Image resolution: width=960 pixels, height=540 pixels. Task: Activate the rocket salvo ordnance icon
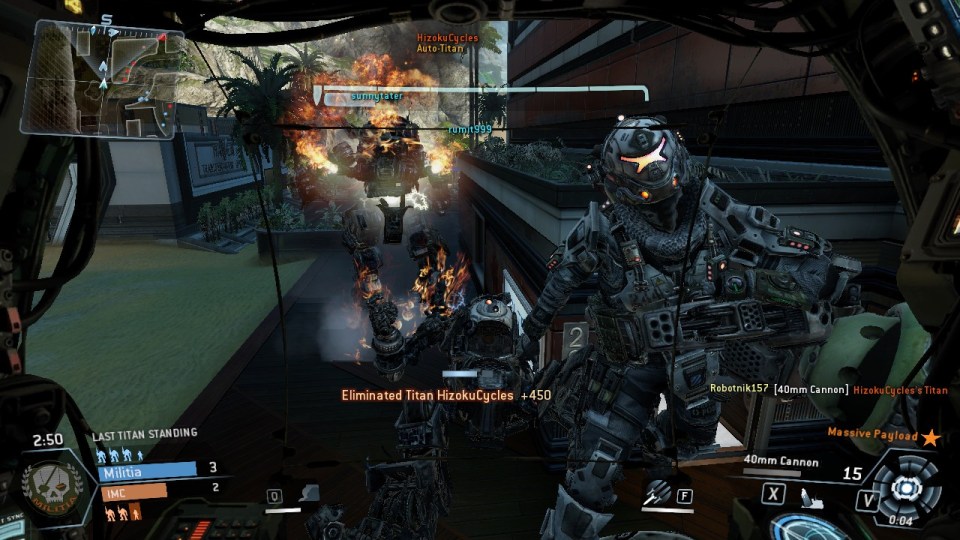click(658, 493)
